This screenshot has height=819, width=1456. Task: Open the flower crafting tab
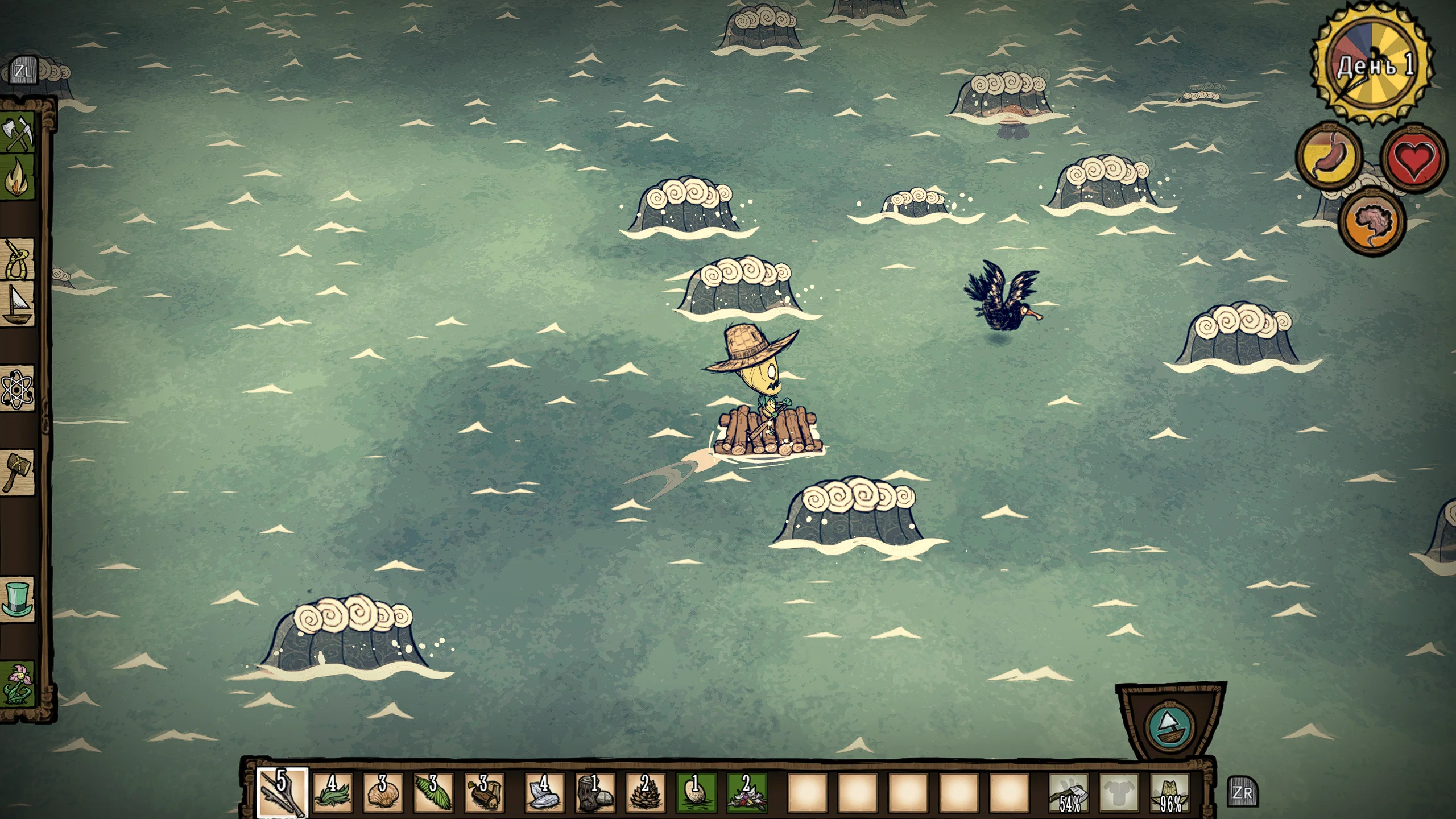[17, 684]
